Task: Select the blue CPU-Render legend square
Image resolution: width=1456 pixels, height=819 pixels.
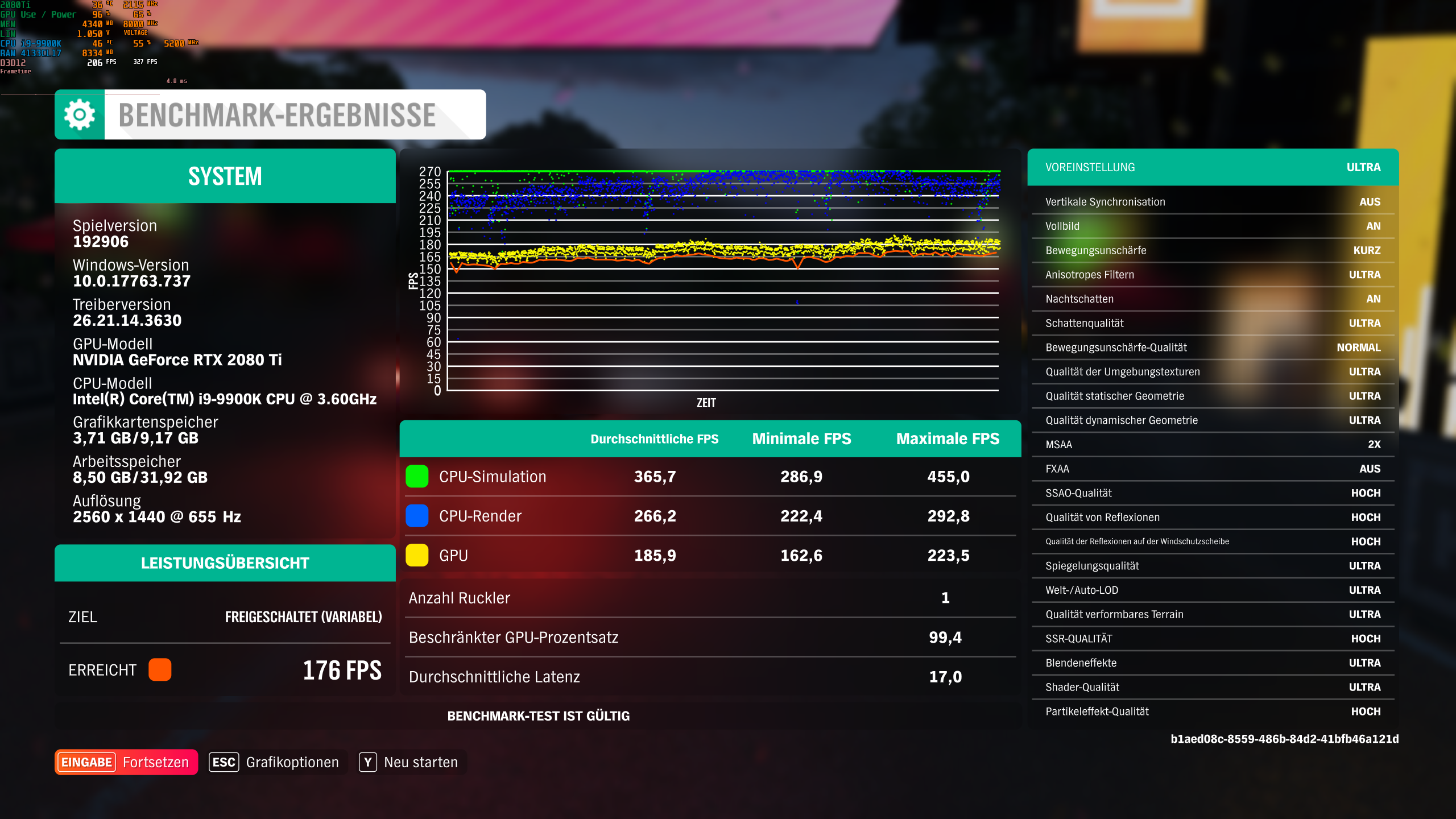Action: (416, 516)
